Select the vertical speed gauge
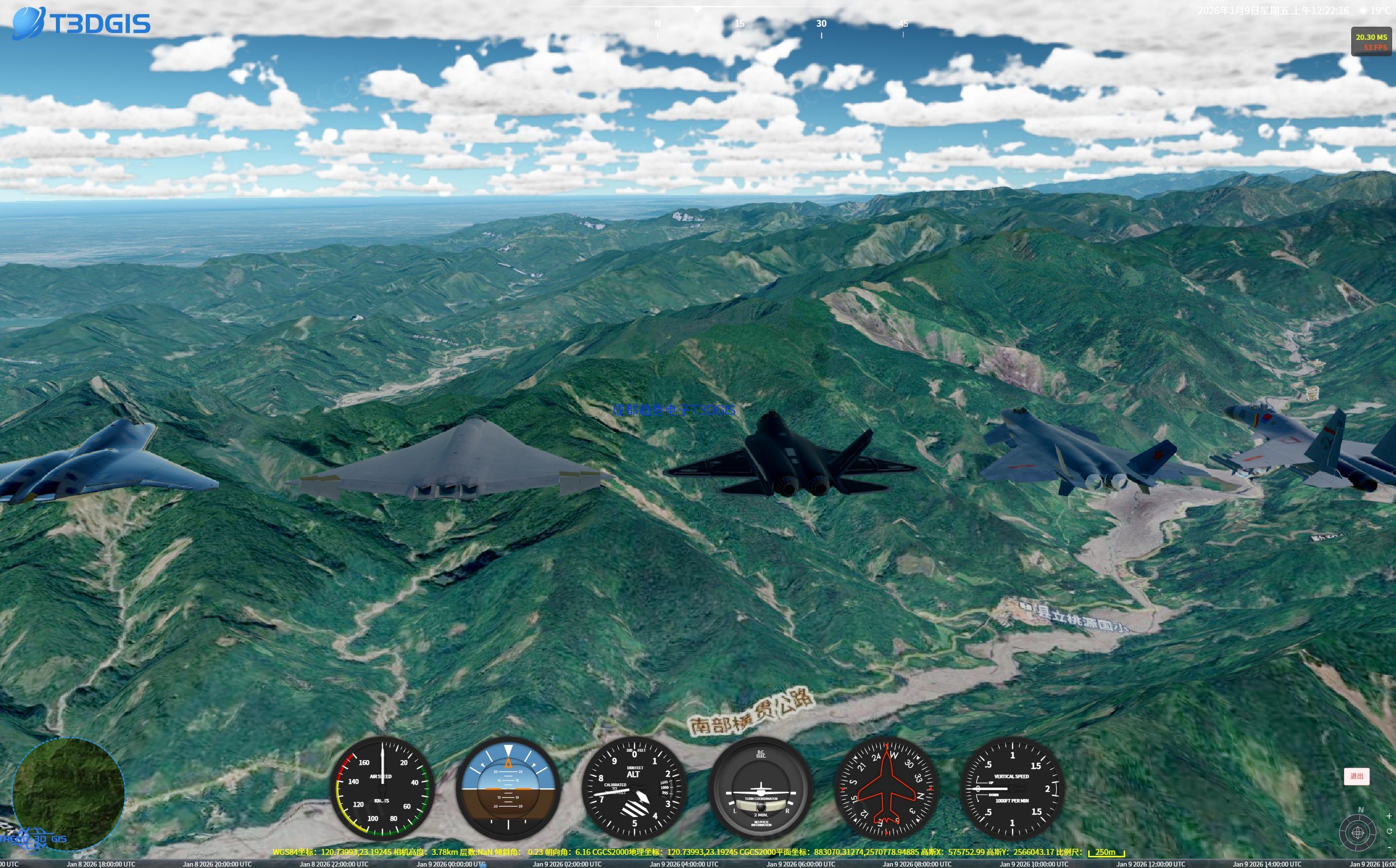This screenshot has width=1396, height=868. [x=1012, y=788]
